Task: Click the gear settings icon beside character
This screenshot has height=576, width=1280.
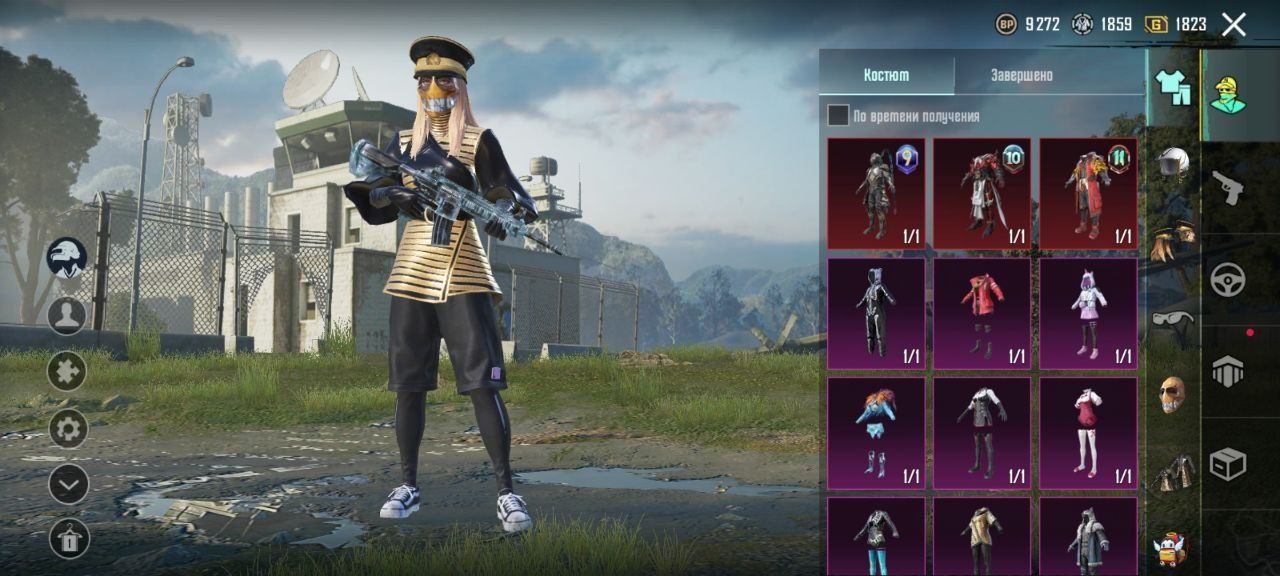Action: coord(68,430)
